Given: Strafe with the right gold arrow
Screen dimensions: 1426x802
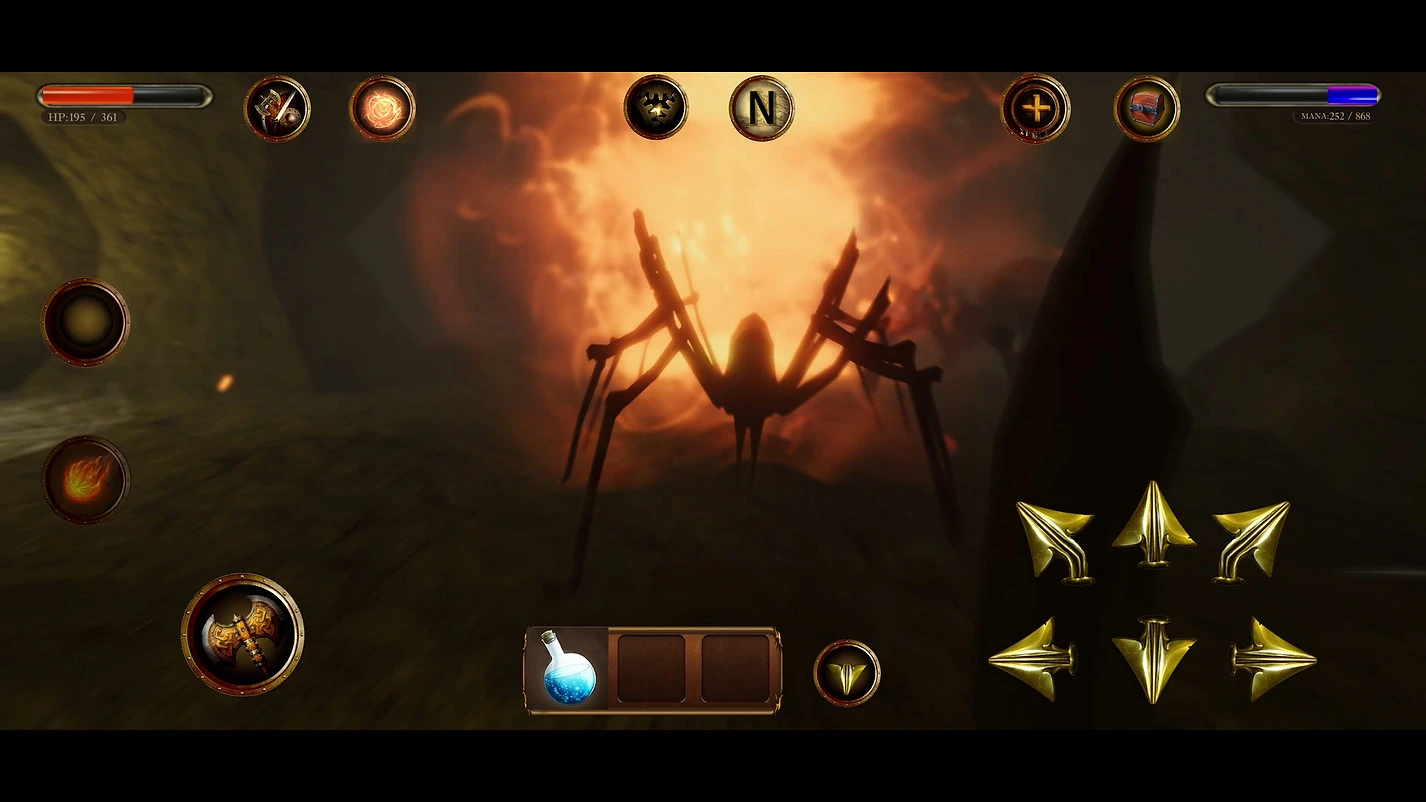Looking at the screenshot, I should pos(1273,659).
